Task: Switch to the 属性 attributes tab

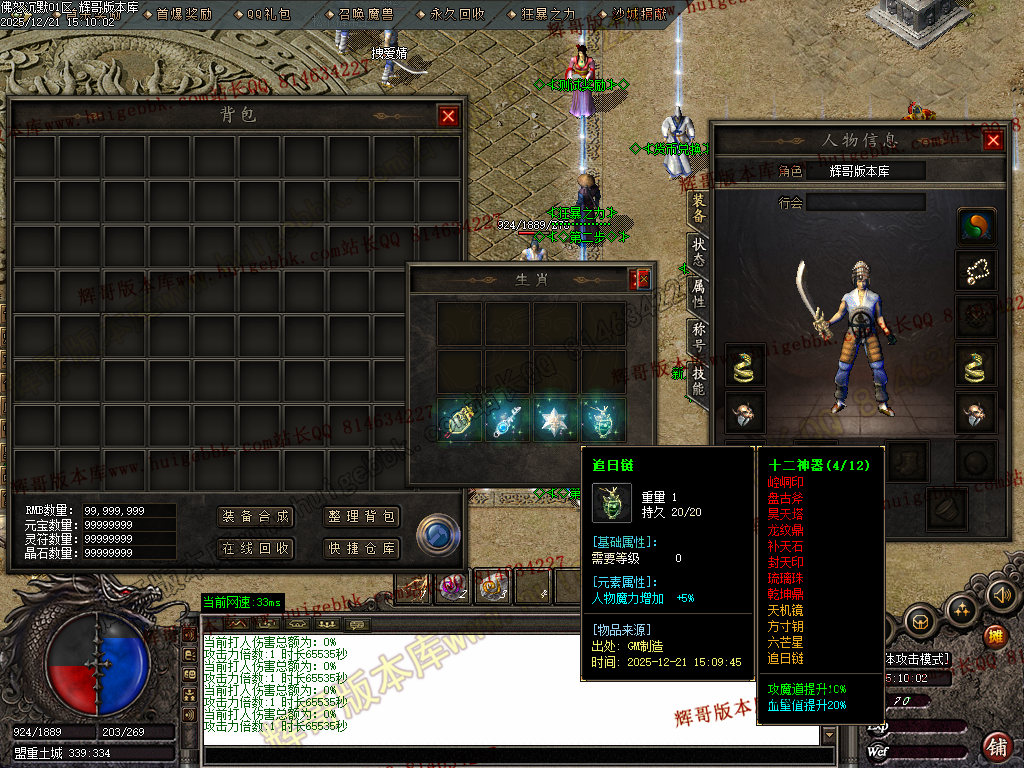Action: coord(698,292)
